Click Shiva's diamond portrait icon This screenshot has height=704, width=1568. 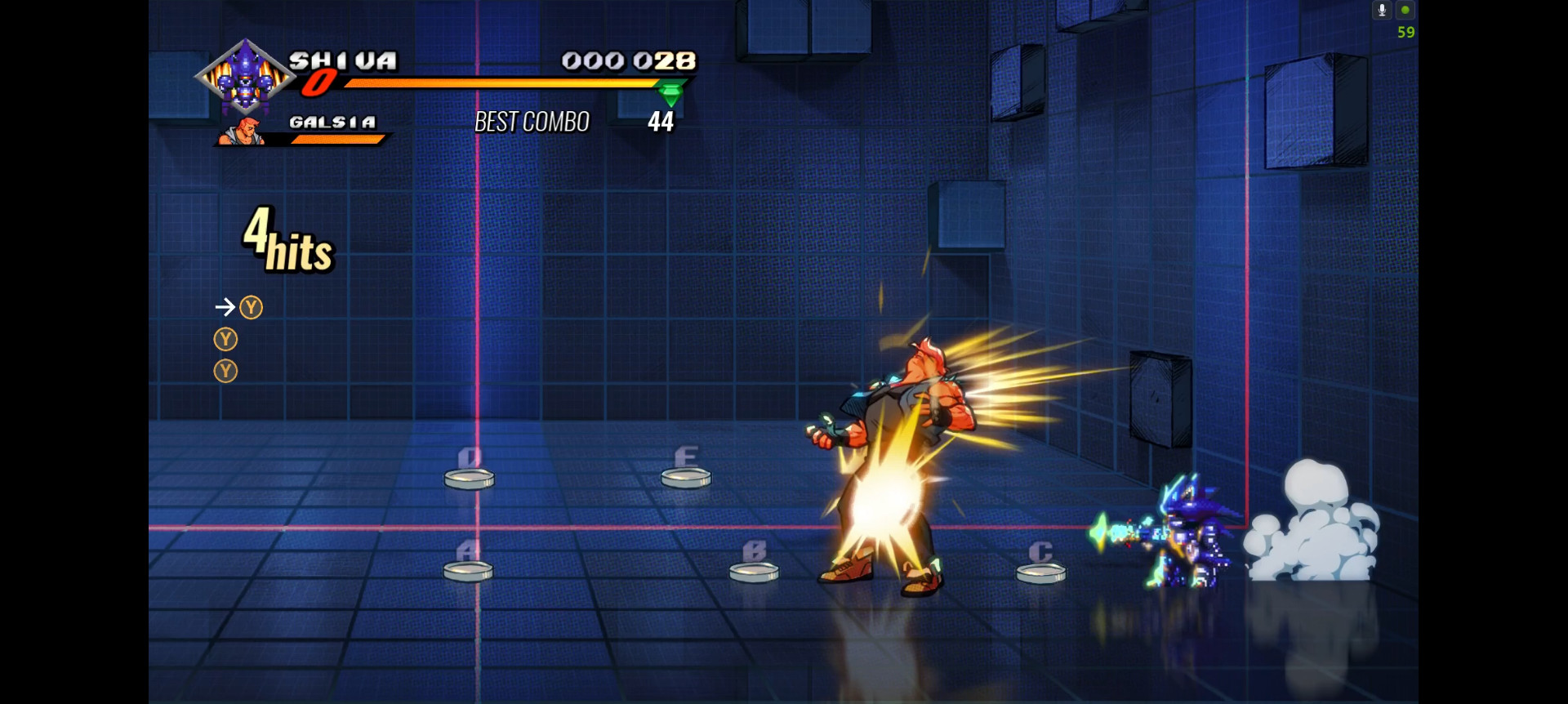click(x=247, y=78)
